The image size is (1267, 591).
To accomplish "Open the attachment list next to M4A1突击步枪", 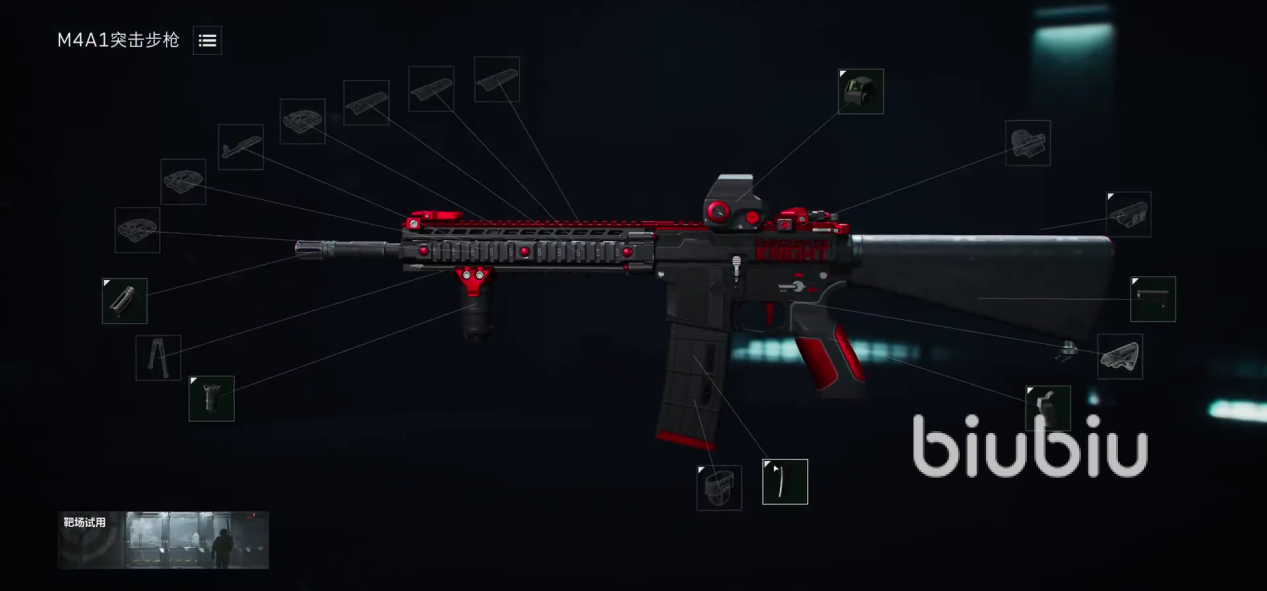I will coord(207,41).
